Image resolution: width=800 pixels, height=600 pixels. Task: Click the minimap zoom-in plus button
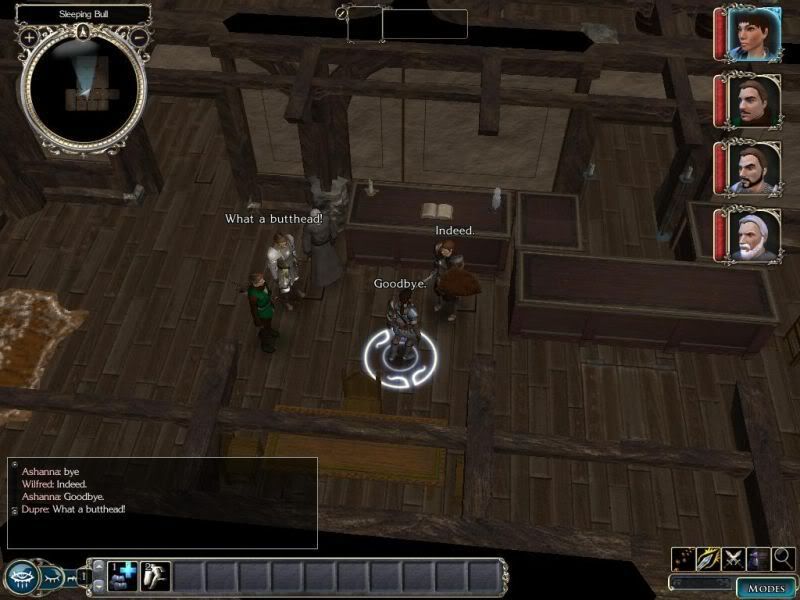click(x=29, y=37)
